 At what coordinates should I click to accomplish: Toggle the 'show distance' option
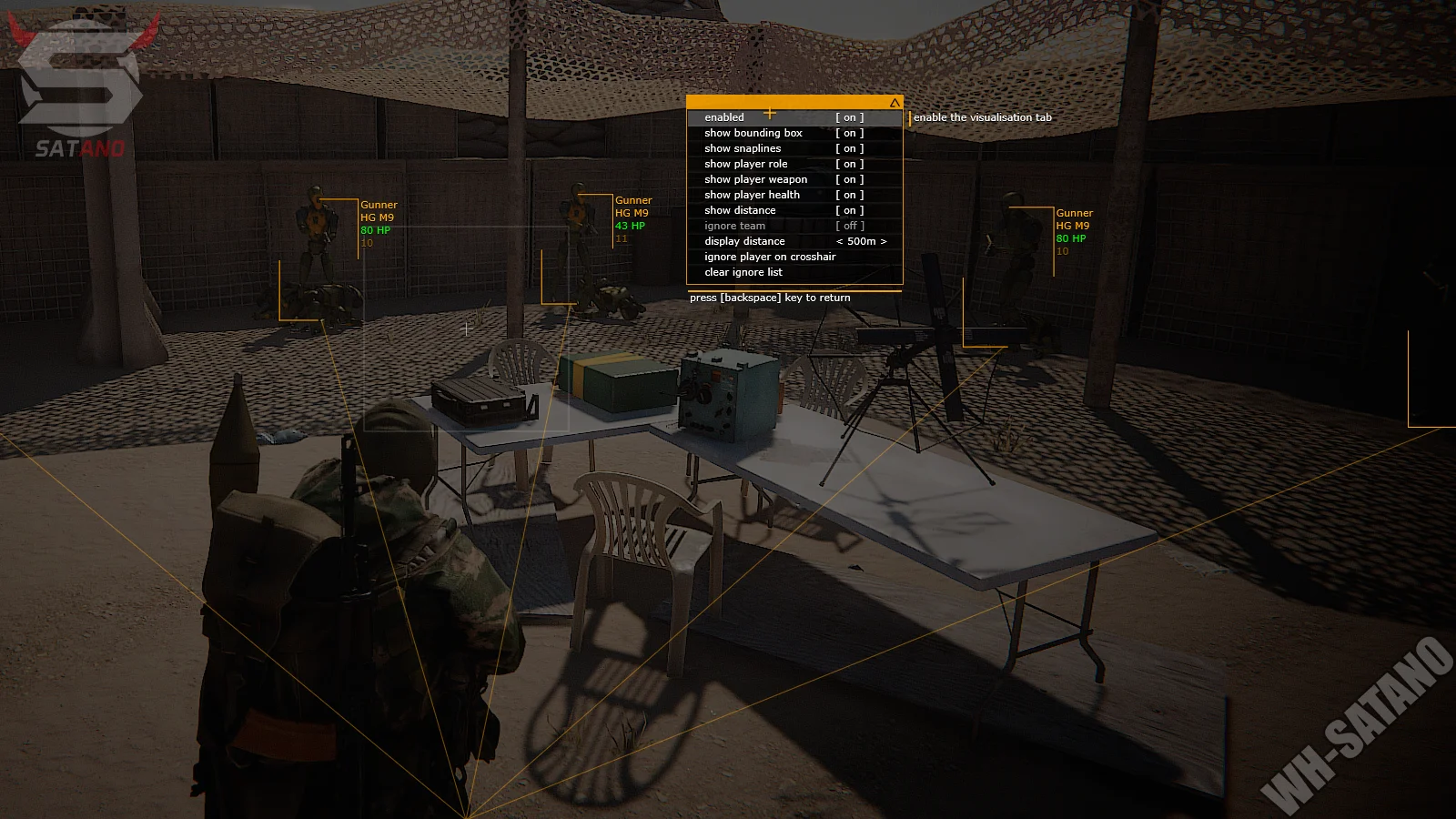(849, 210)
